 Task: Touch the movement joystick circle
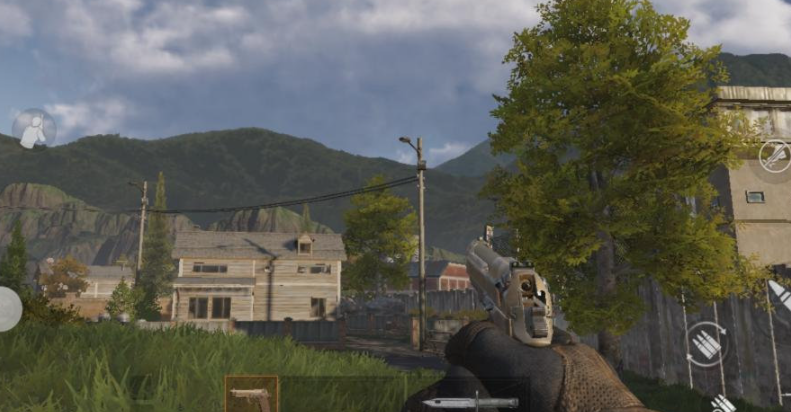[x=6, y=309]
